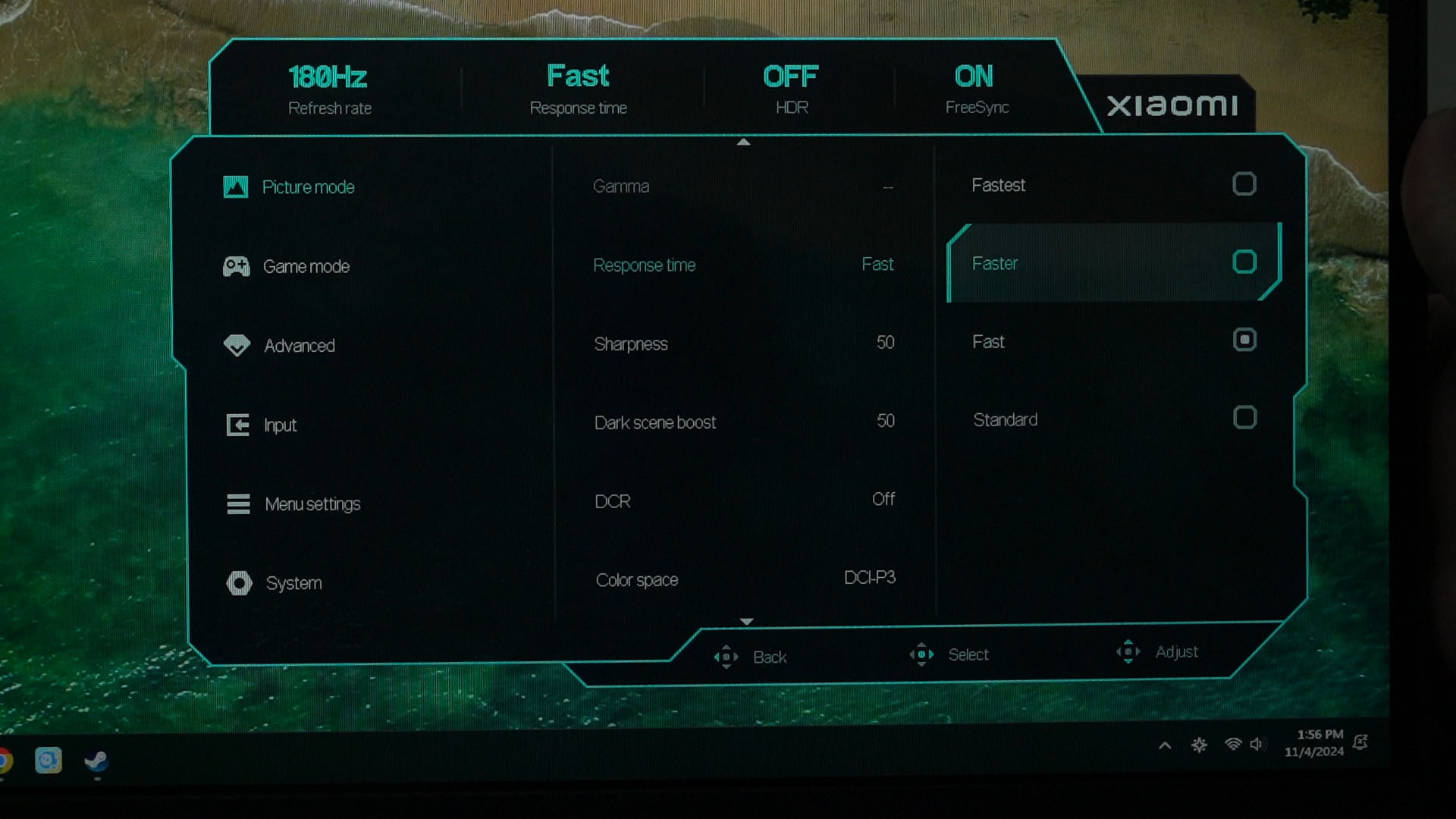Open Menu settings
This screenshot has width=1456, height=819.
(x=312, y=504)
